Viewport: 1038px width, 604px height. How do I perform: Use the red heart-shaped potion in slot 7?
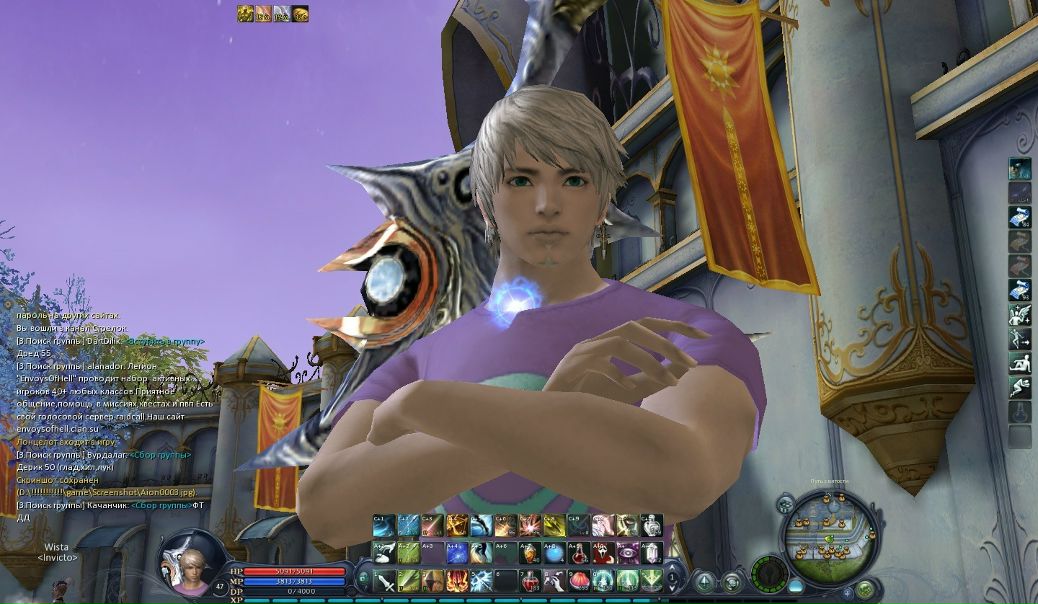point(529,580)
